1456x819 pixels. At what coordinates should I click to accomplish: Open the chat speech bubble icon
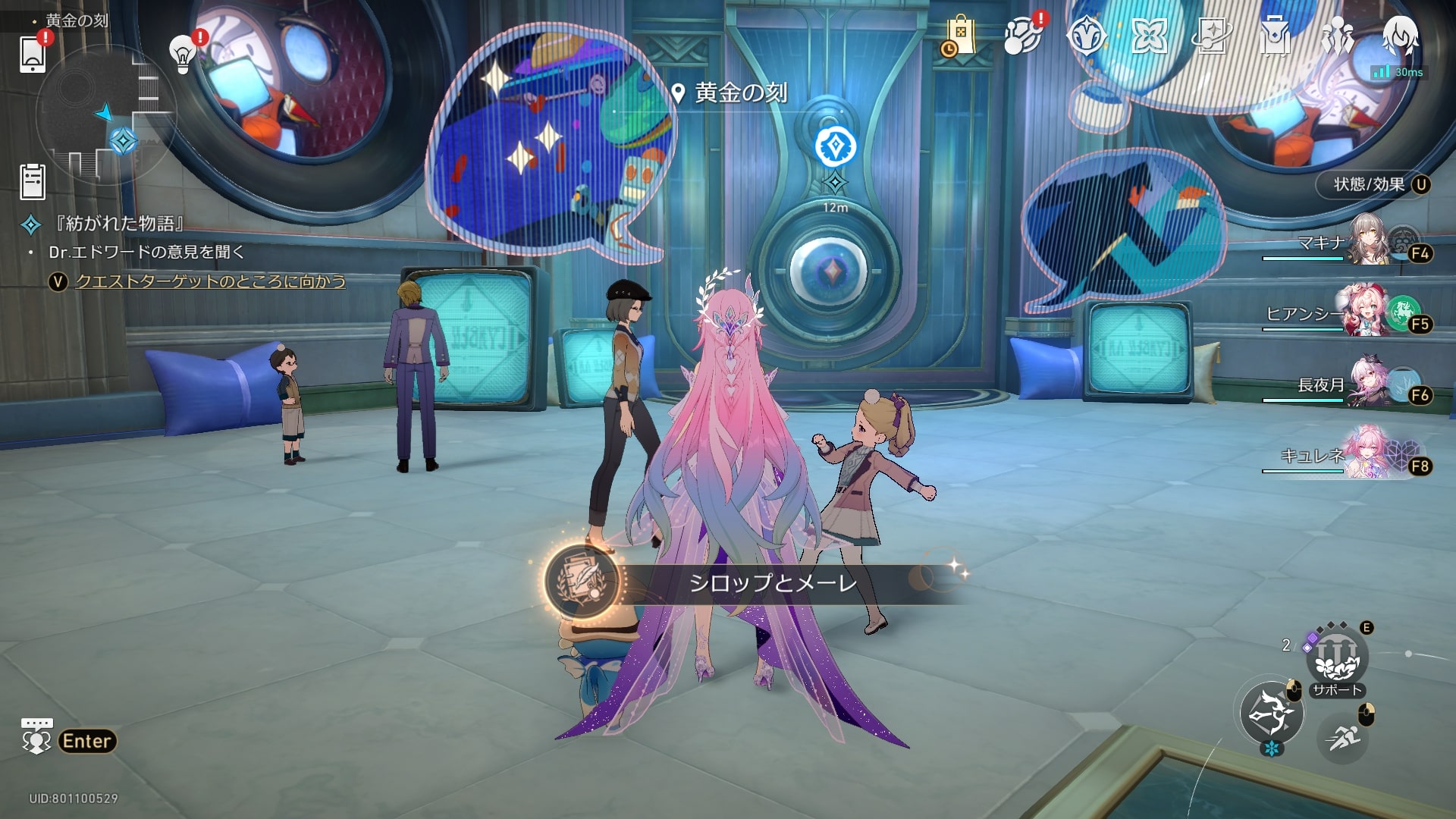[x=36, y=736]
